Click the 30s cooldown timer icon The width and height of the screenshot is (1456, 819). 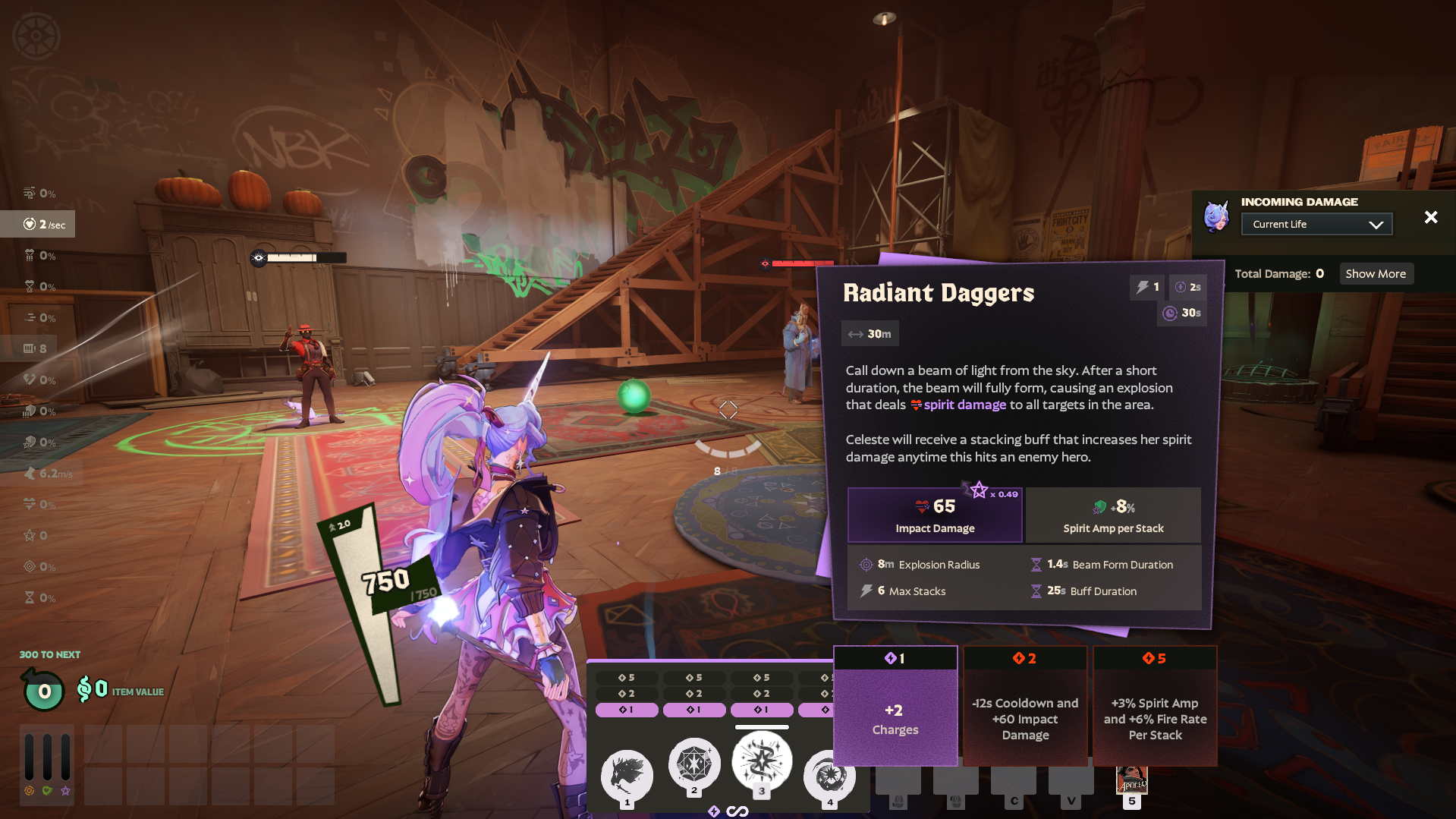pos(1168,313)
